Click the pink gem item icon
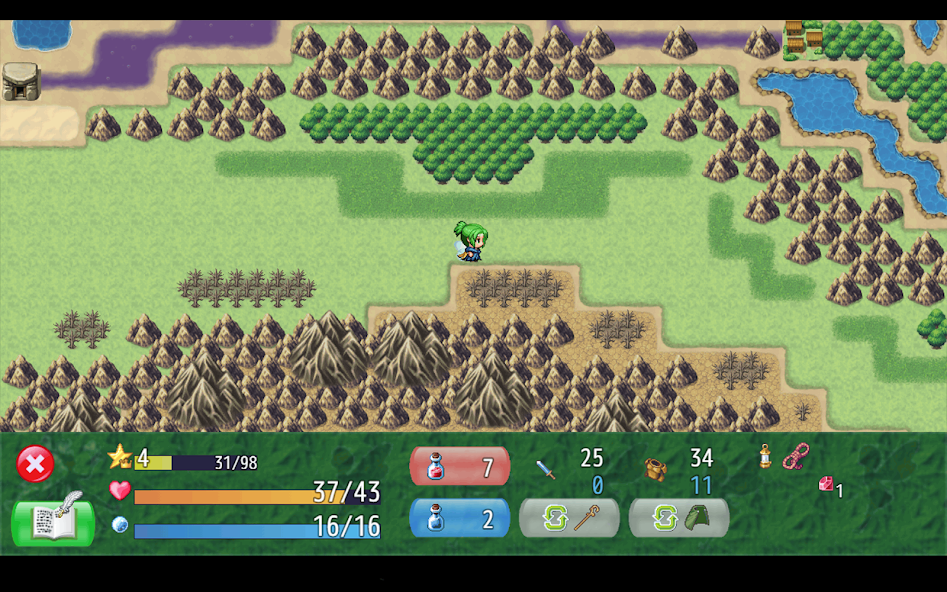The height and width of the screenshot is (592, 947). pos(826,484)
